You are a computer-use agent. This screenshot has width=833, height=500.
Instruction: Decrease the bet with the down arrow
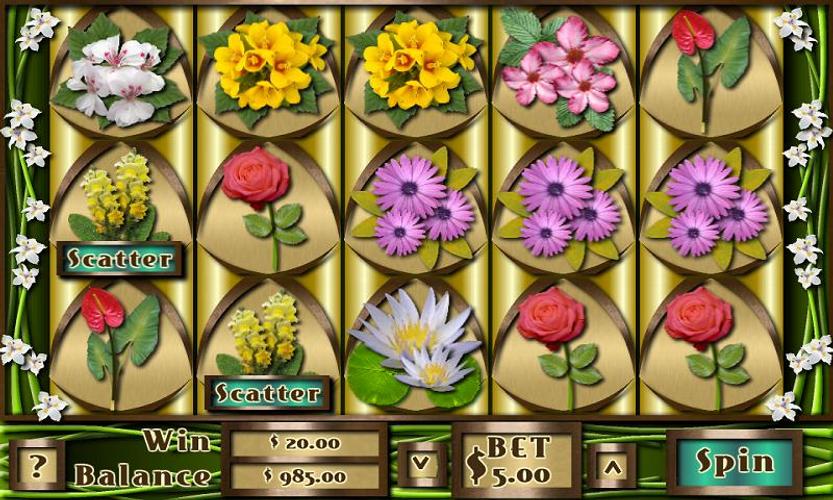pos(421,463)
